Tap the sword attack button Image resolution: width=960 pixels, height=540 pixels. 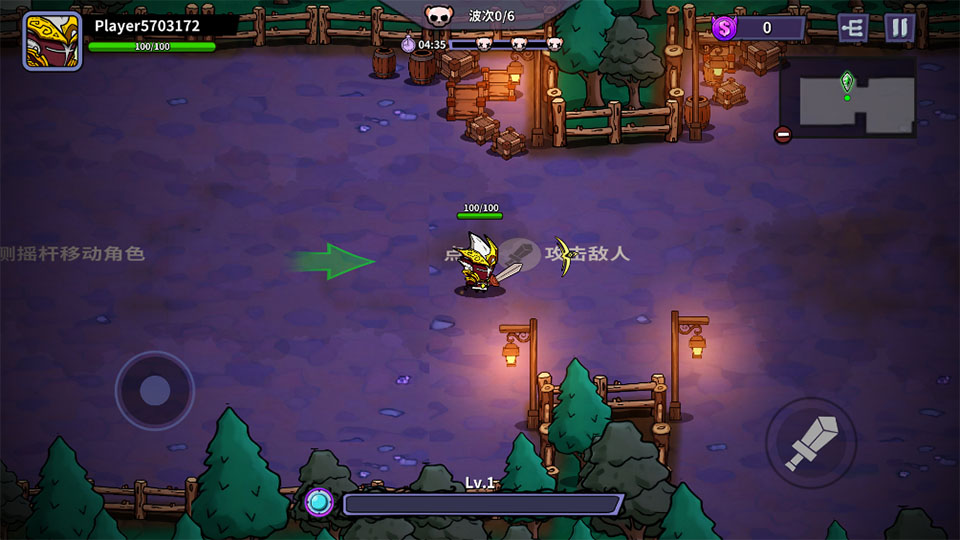click(x=810, y=443)
